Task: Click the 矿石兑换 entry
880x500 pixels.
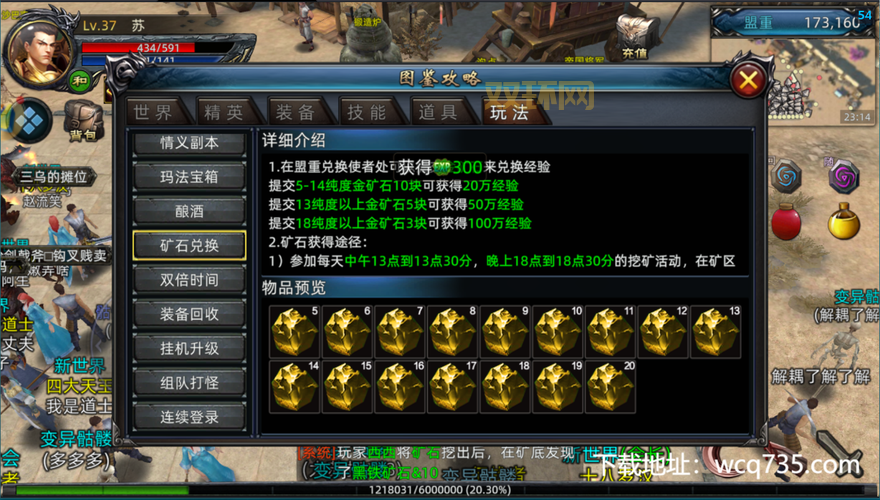Action: click(189, 246)
